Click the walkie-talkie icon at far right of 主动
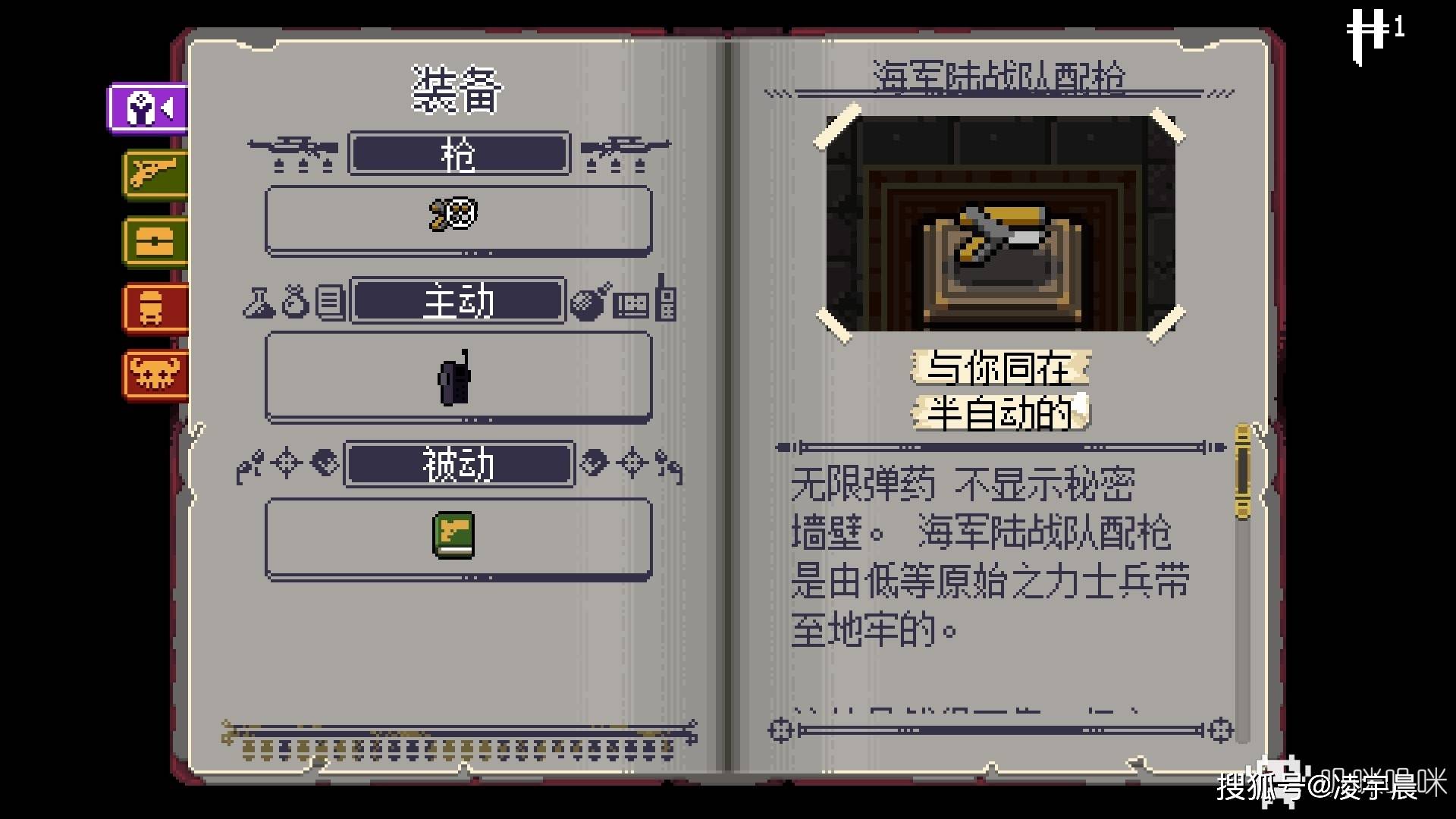 tap(666, 302)
